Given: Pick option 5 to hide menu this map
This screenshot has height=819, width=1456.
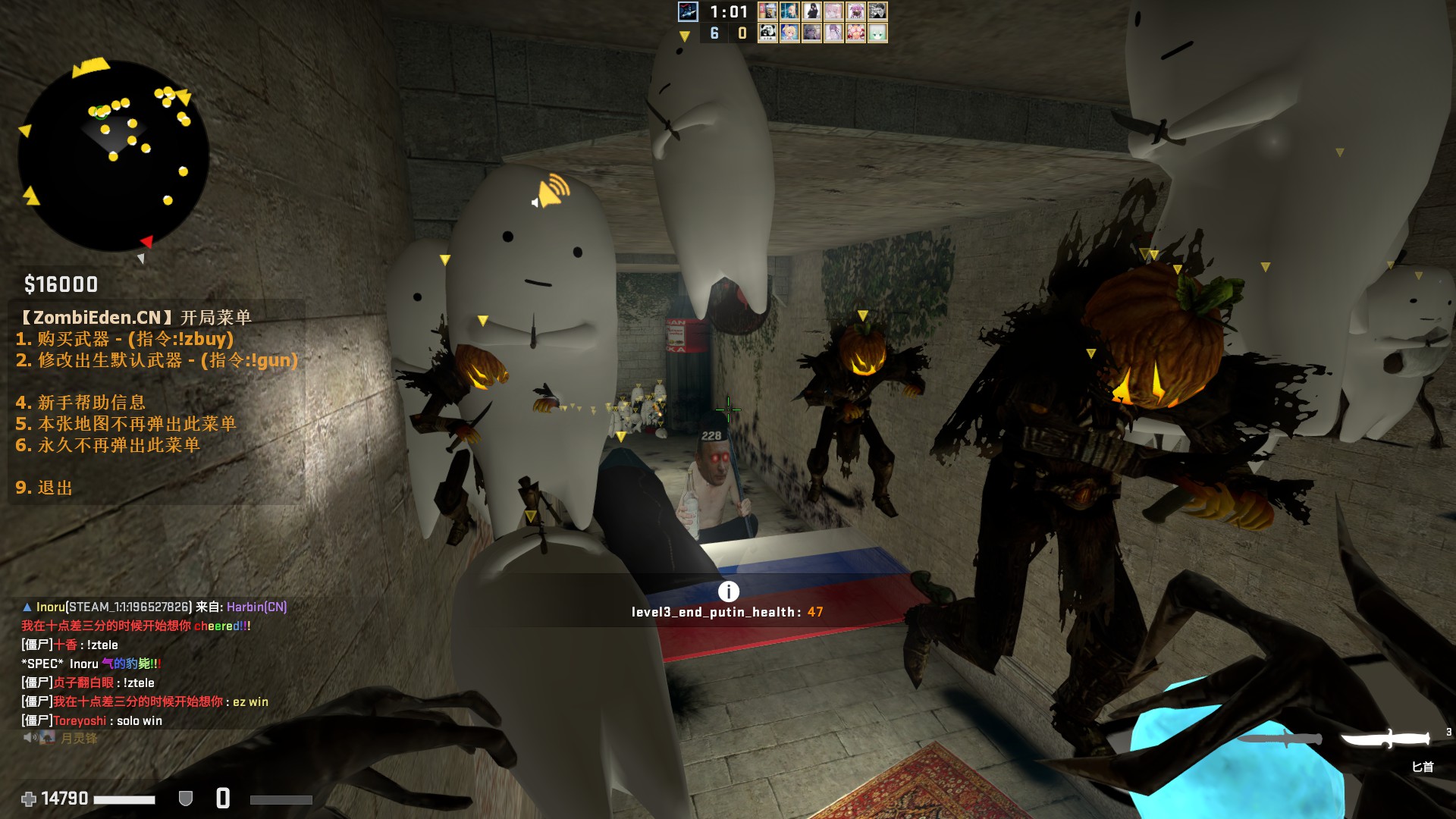Looking at the screenshot, I should coord(126,424).
